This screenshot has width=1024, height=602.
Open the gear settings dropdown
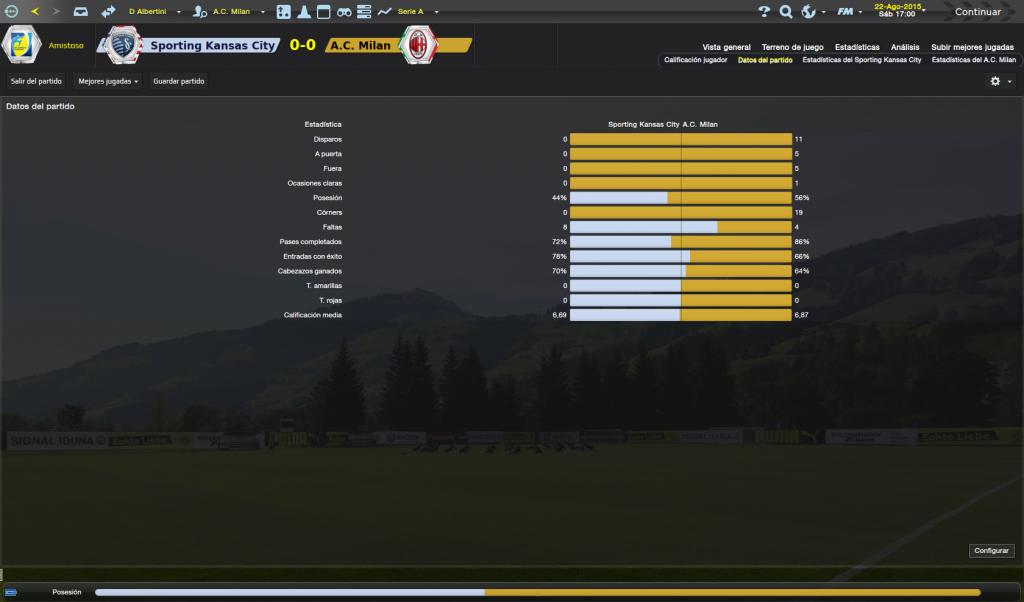coord(1000,81)
